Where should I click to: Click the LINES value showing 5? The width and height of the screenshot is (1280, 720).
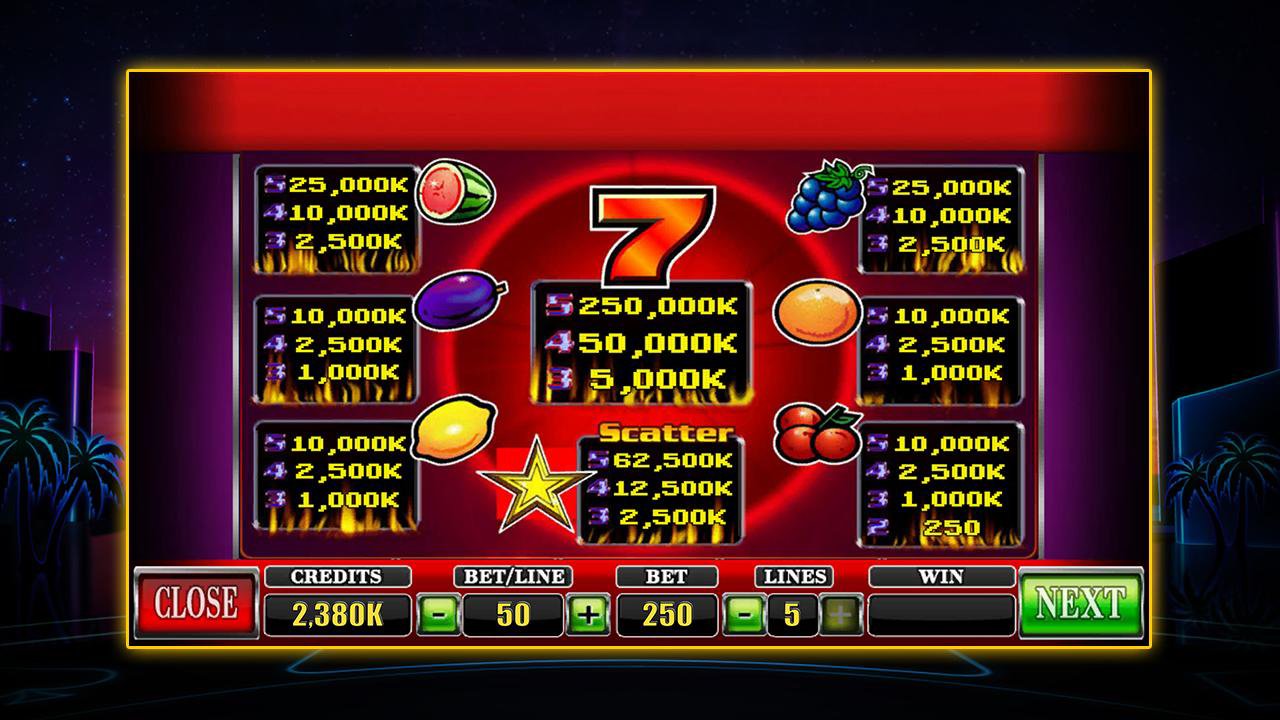[x=793, y=614]
